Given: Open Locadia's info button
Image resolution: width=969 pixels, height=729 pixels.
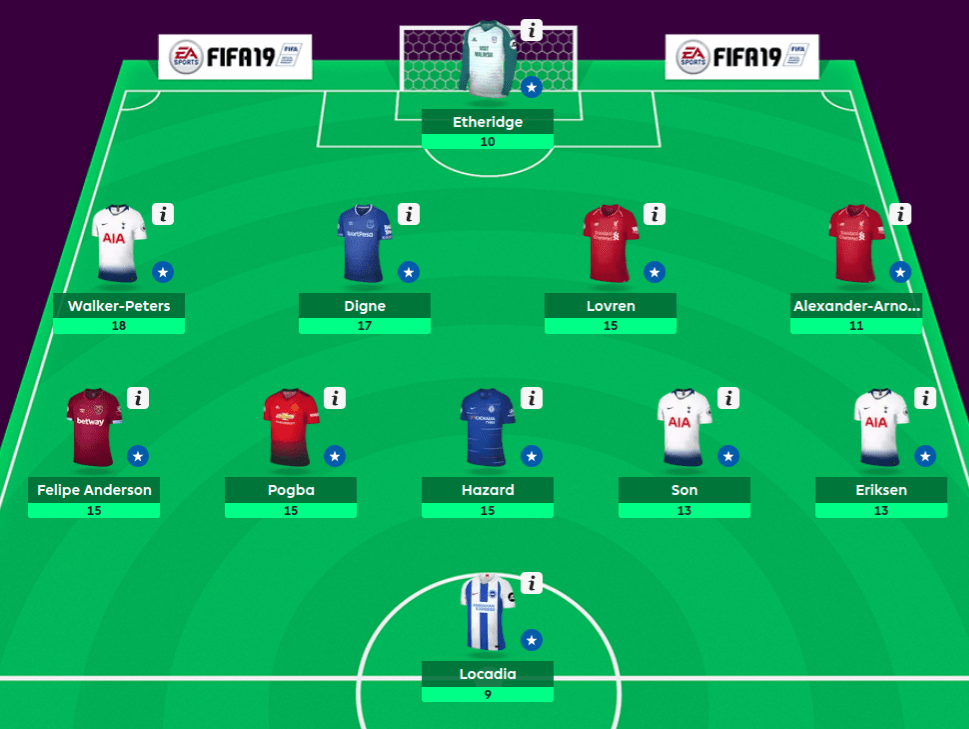Looking at the screenshot, I should pyautogui.click(x=532, y=583).
